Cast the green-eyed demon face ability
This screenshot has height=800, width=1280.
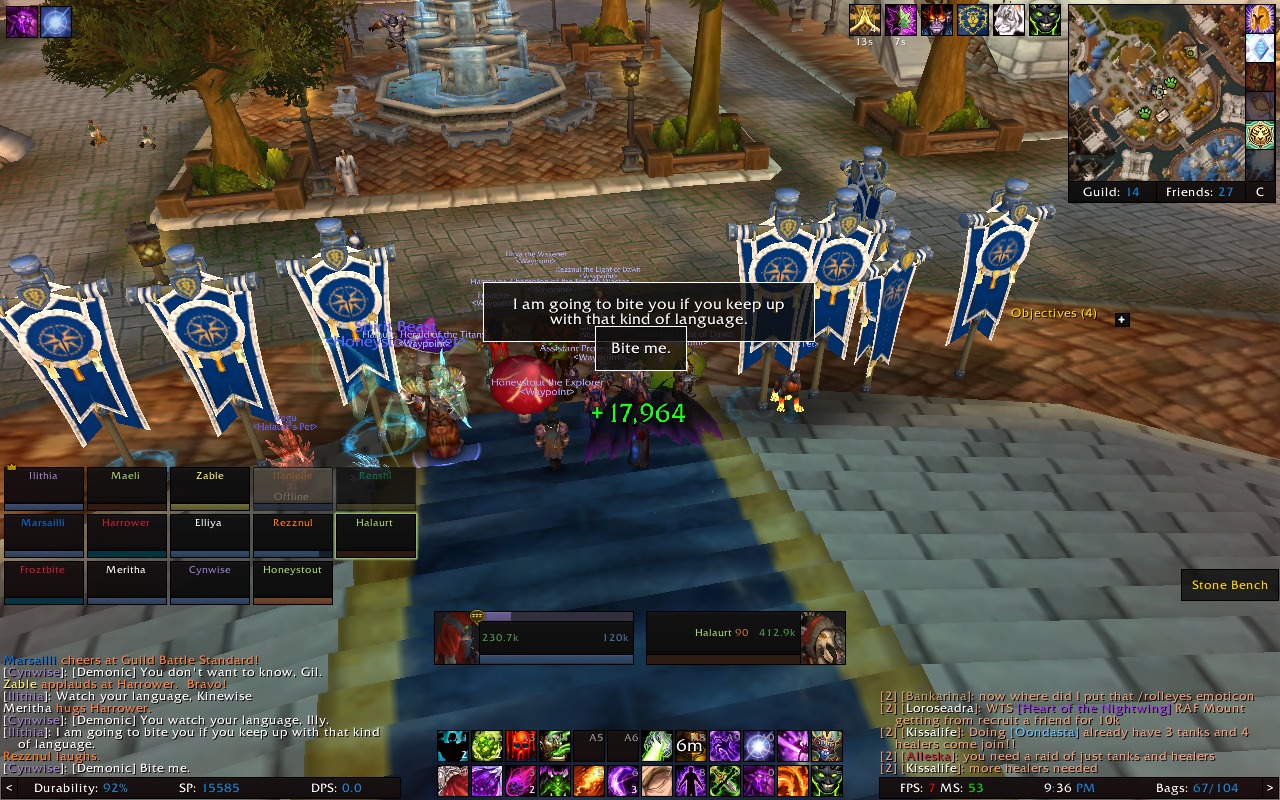[x=826, y=780]
